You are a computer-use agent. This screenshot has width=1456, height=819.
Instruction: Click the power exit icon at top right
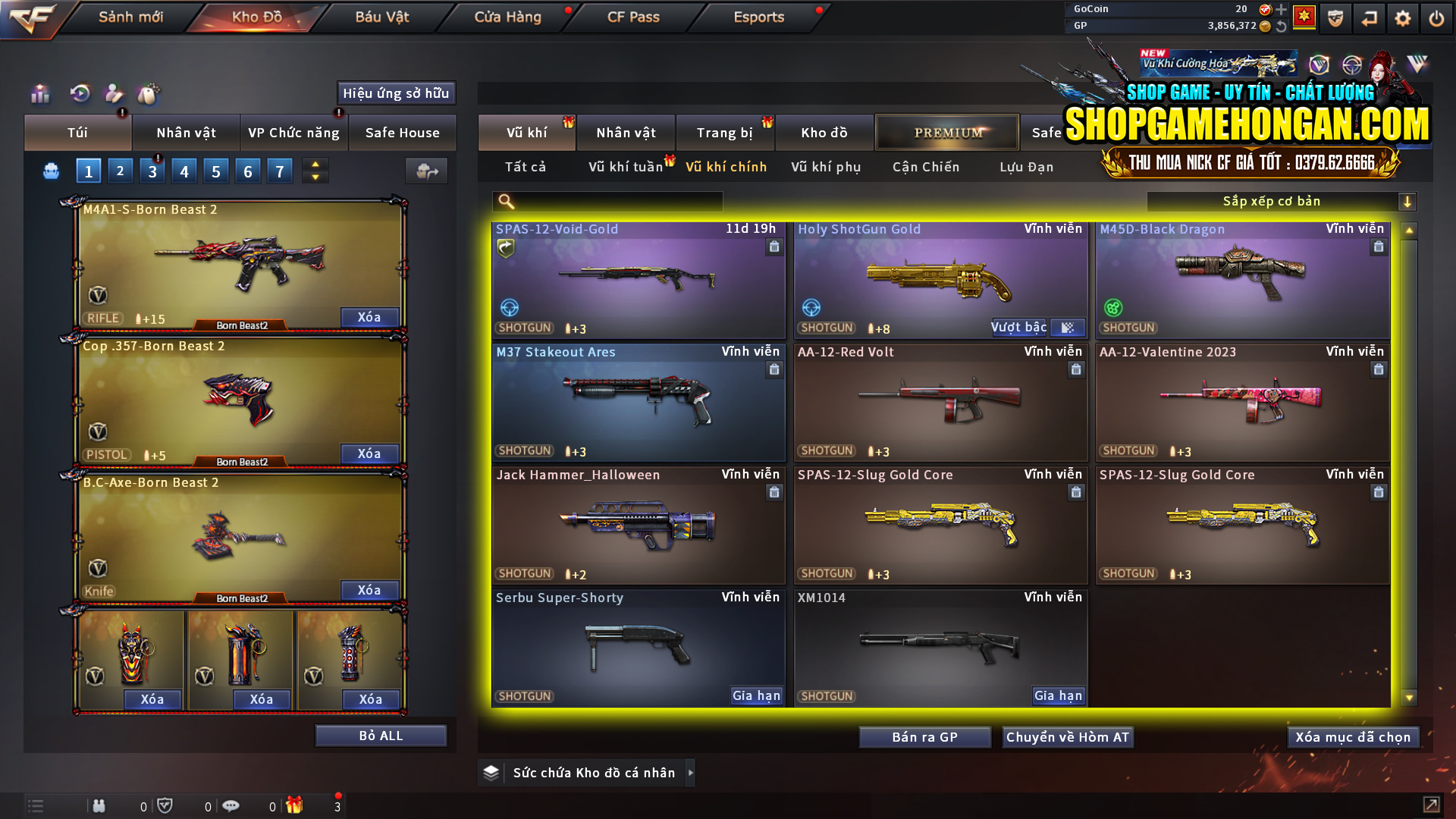1436,17
